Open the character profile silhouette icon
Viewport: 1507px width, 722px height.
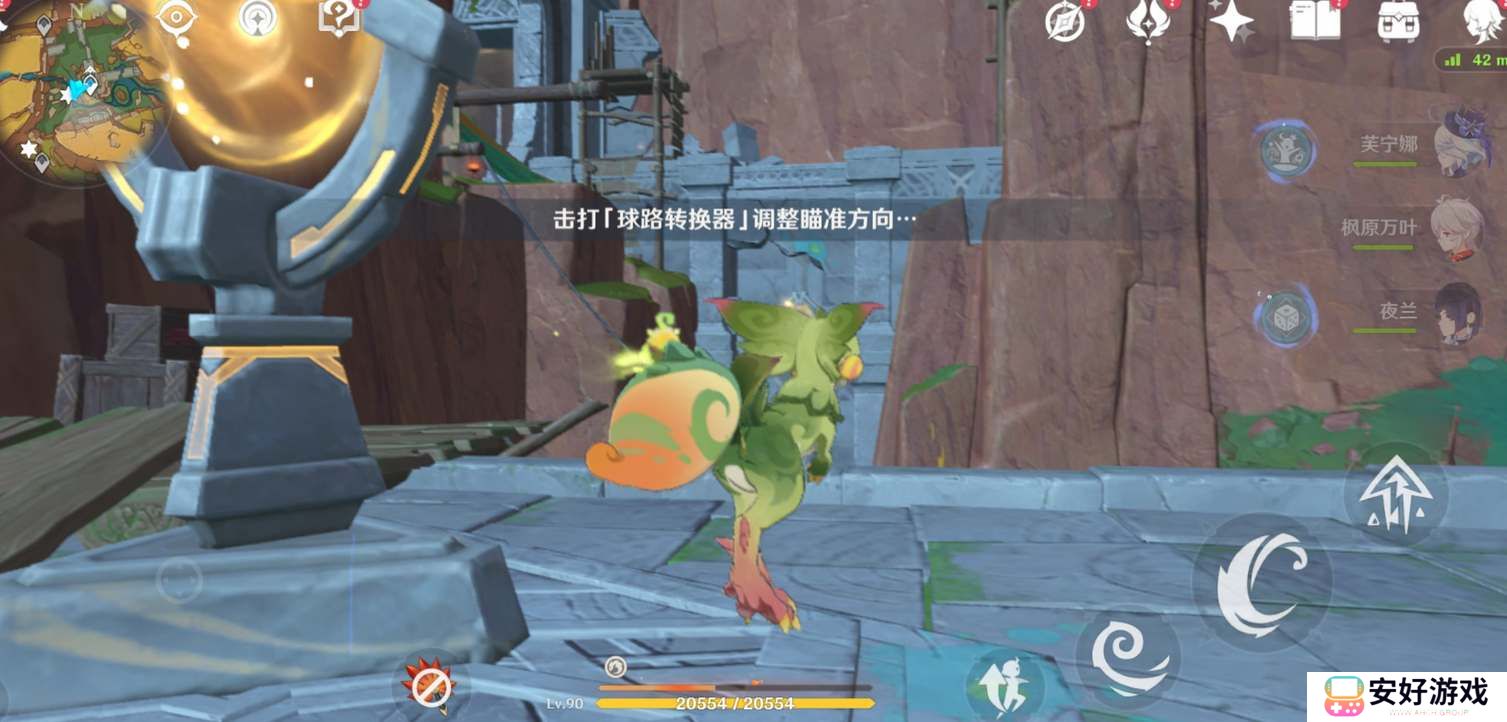pyautogui.click(x=1477, y=20)
